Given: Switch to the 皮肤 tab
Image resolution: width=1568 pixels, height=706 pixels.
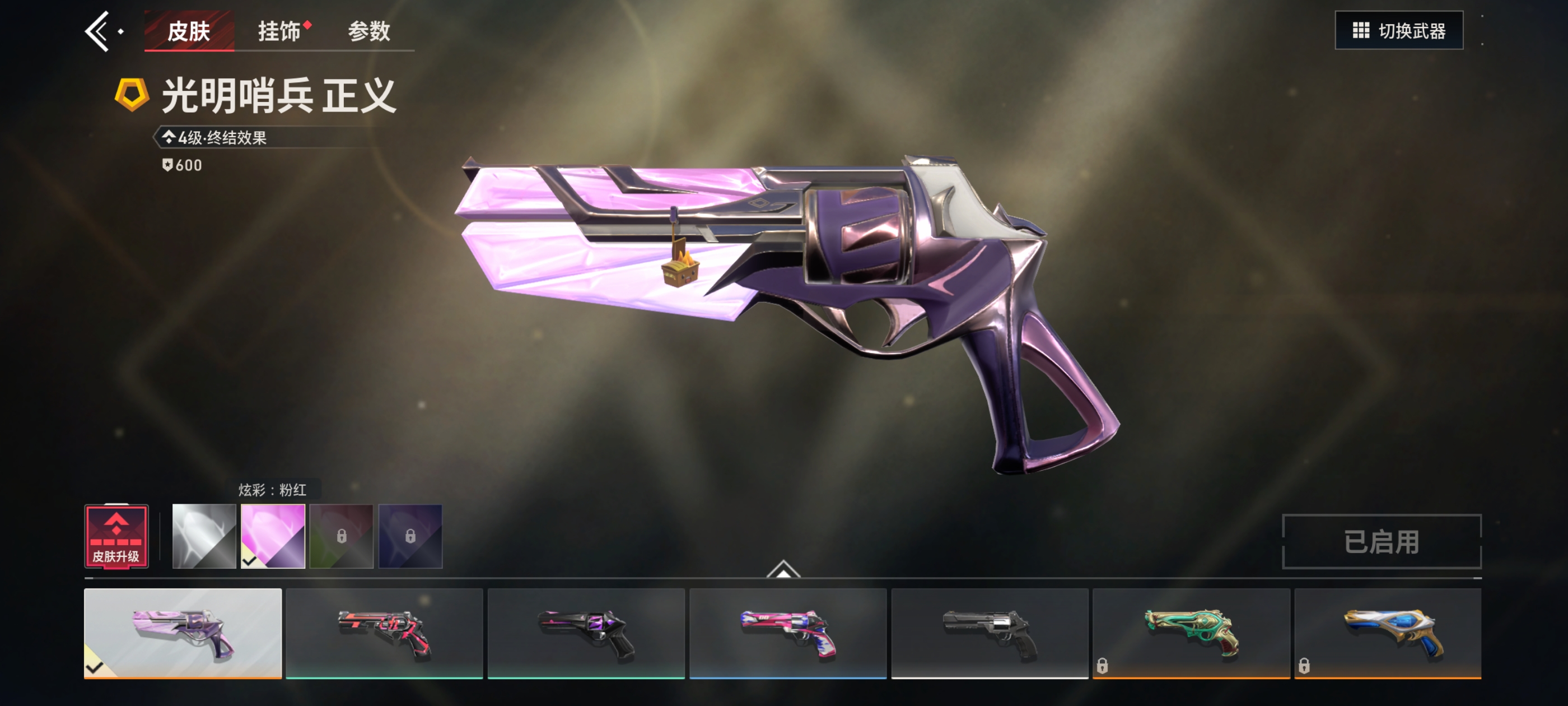Looking at the screenshot, I should (x=189, y=31).
